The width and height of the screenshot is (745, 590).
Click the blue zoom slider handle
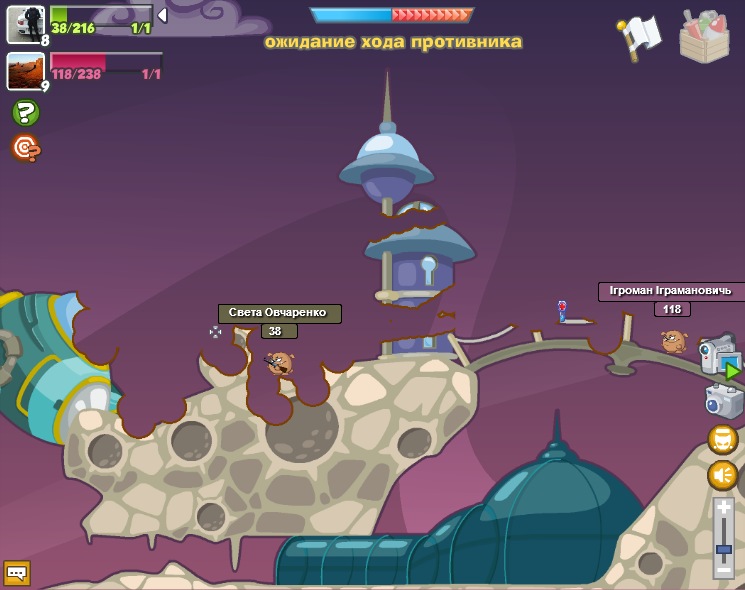(x=724, y=549)
